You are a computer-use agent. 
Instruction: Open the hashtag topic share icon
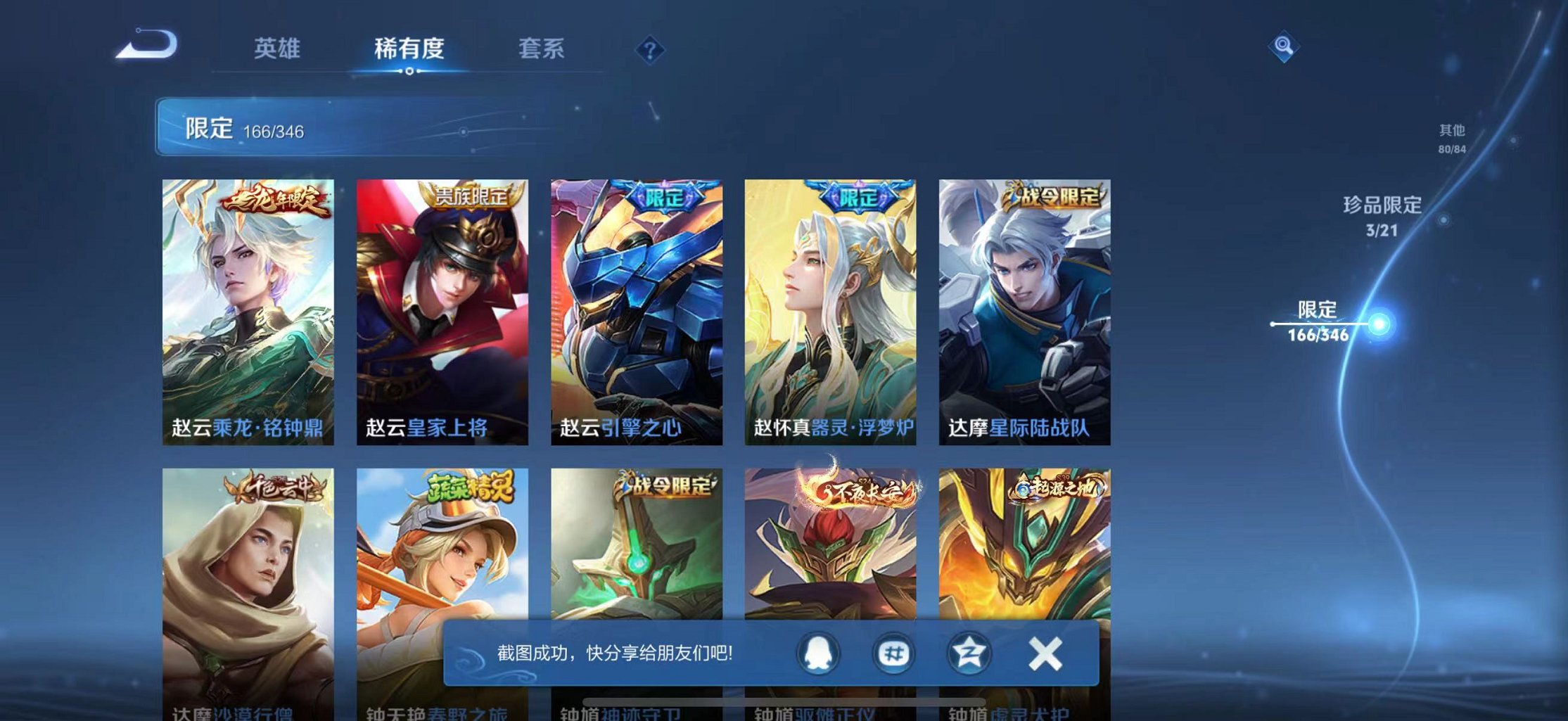893,653
